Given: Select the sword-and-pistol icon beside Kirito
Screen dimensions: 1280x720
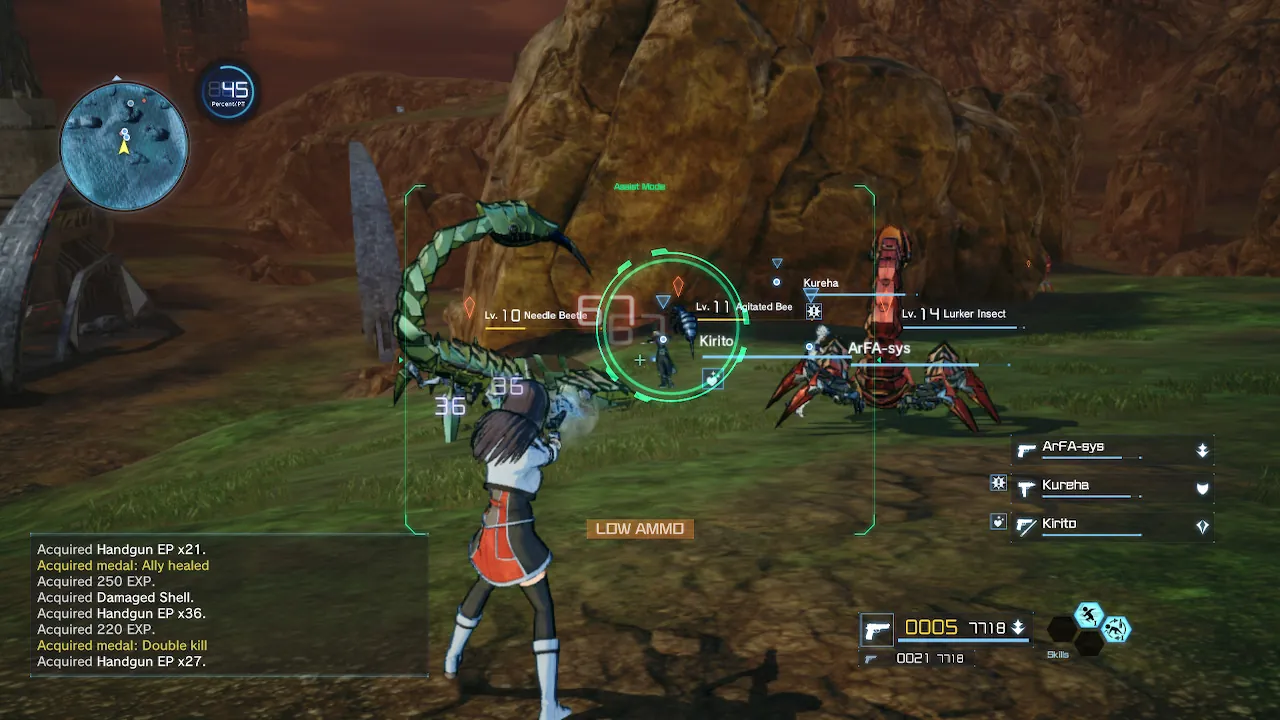Looking at the screenshot, I should point(1026,525).
